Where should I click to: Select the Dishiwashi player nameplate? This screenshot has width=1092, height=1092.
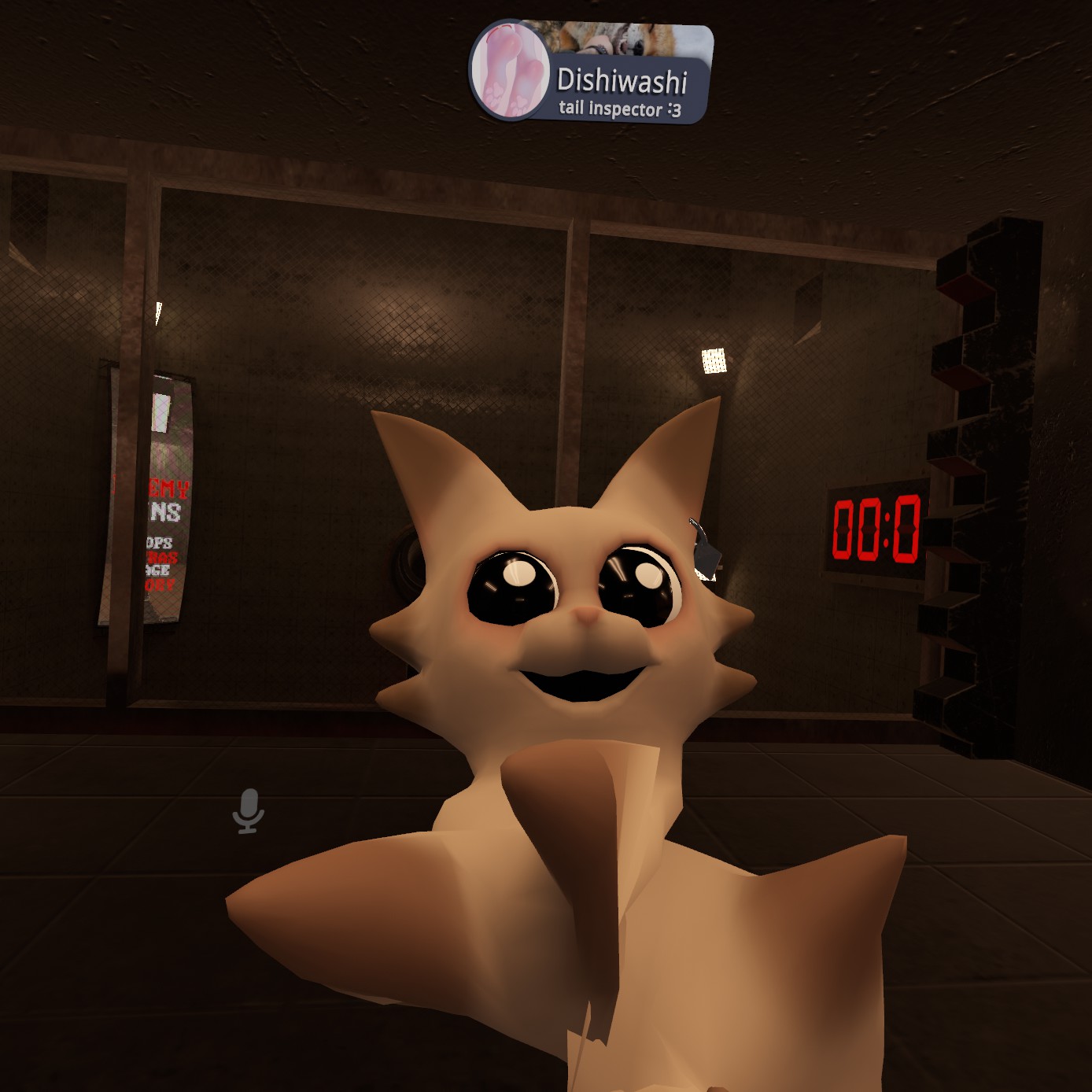[x=622, y=82]
